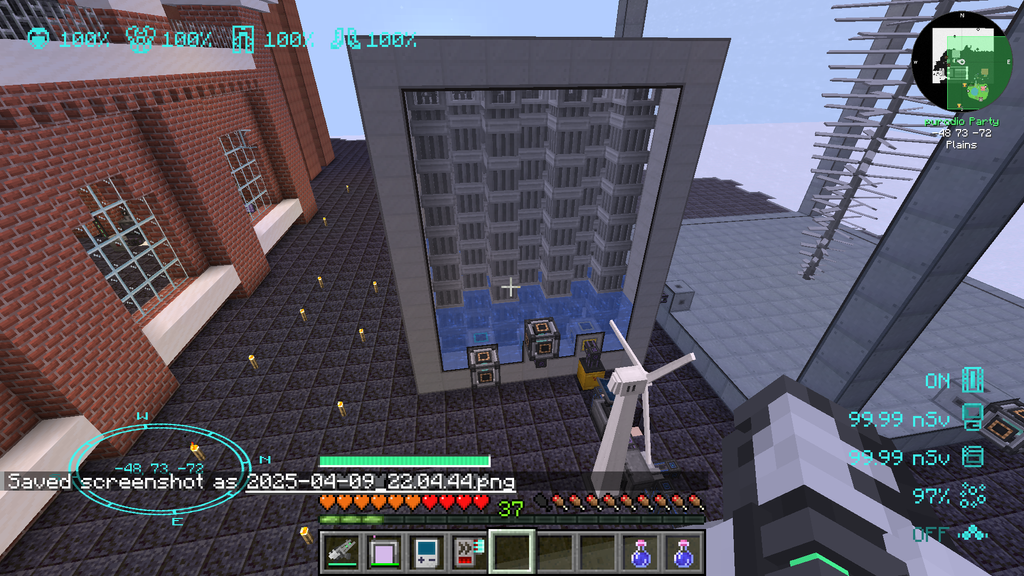1024x576 pixels.
Task: Click the particle percentage indicator icon
Action: [x=973, y=494]
